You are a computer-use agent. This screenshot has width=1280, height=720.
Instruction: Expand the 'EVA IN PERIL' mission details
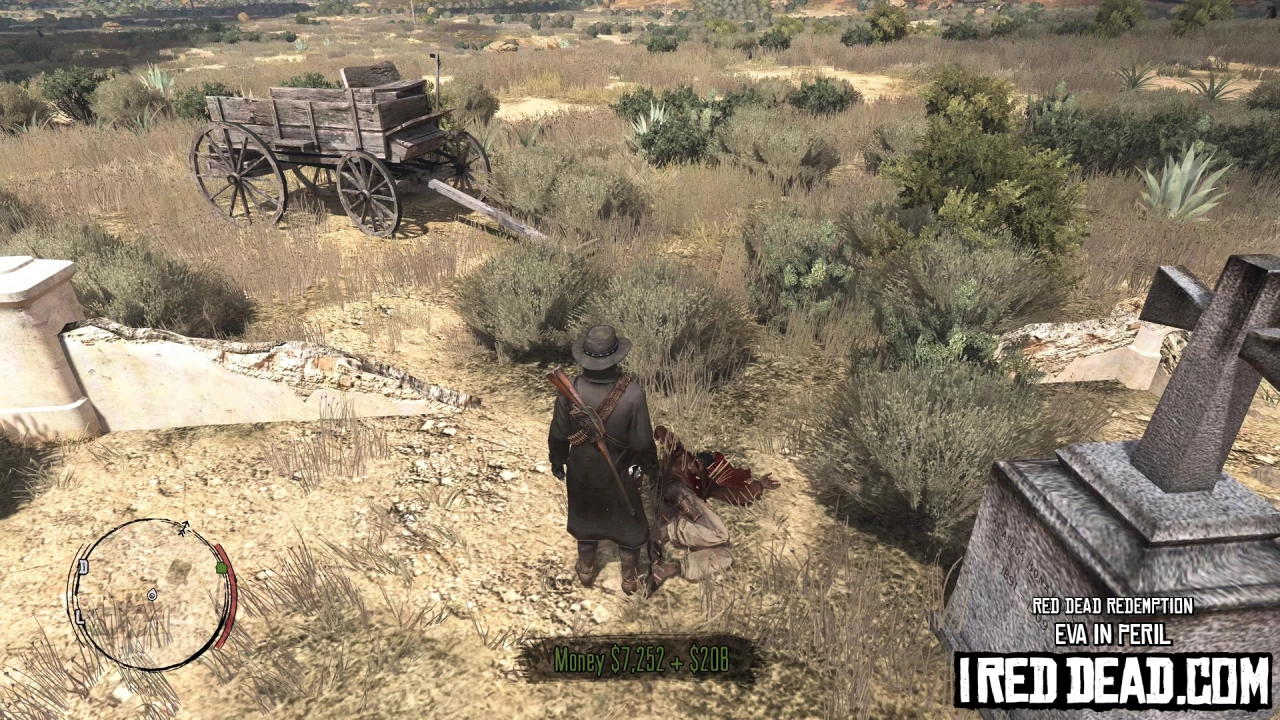tap(1113, 632)
